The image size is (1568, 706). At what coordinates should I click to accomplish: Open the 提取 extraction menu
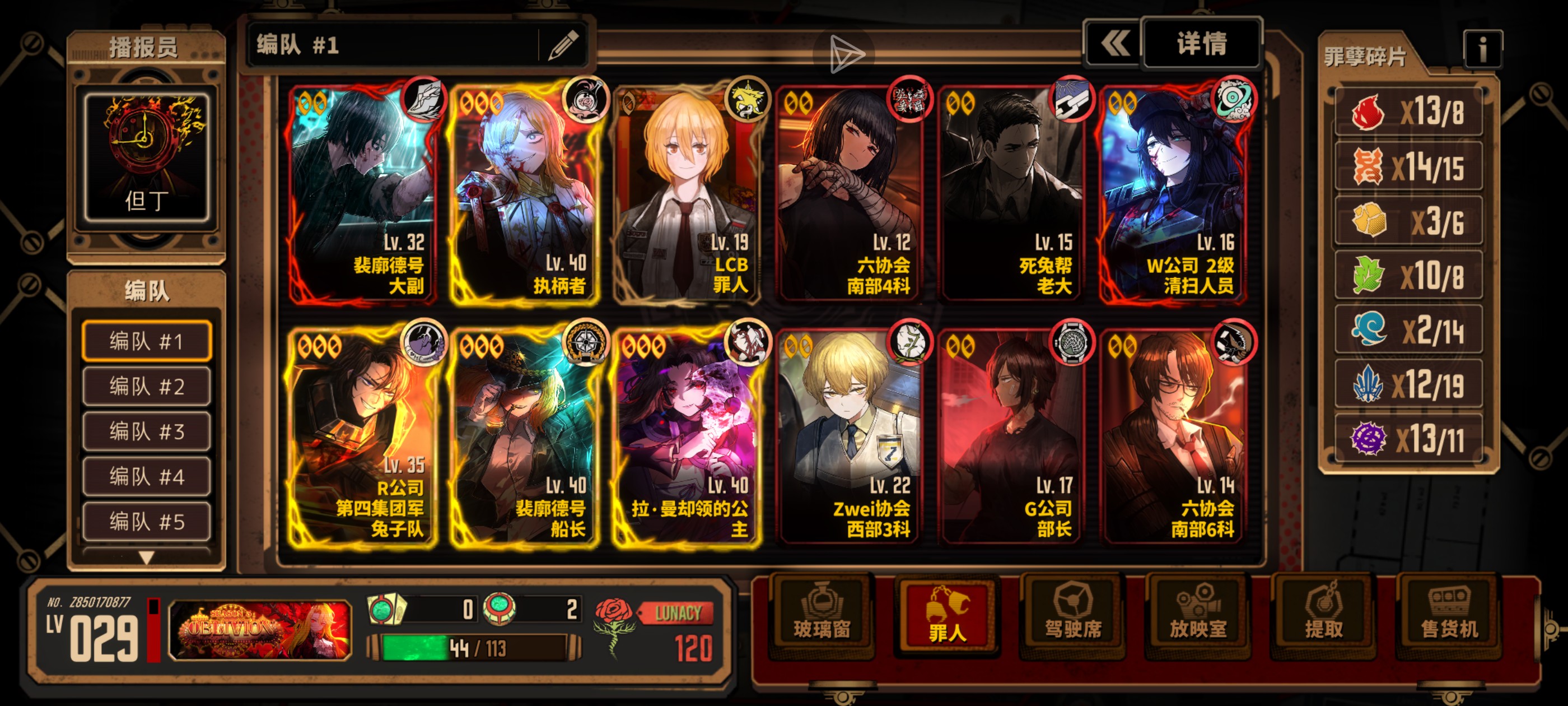[1323, 616]
